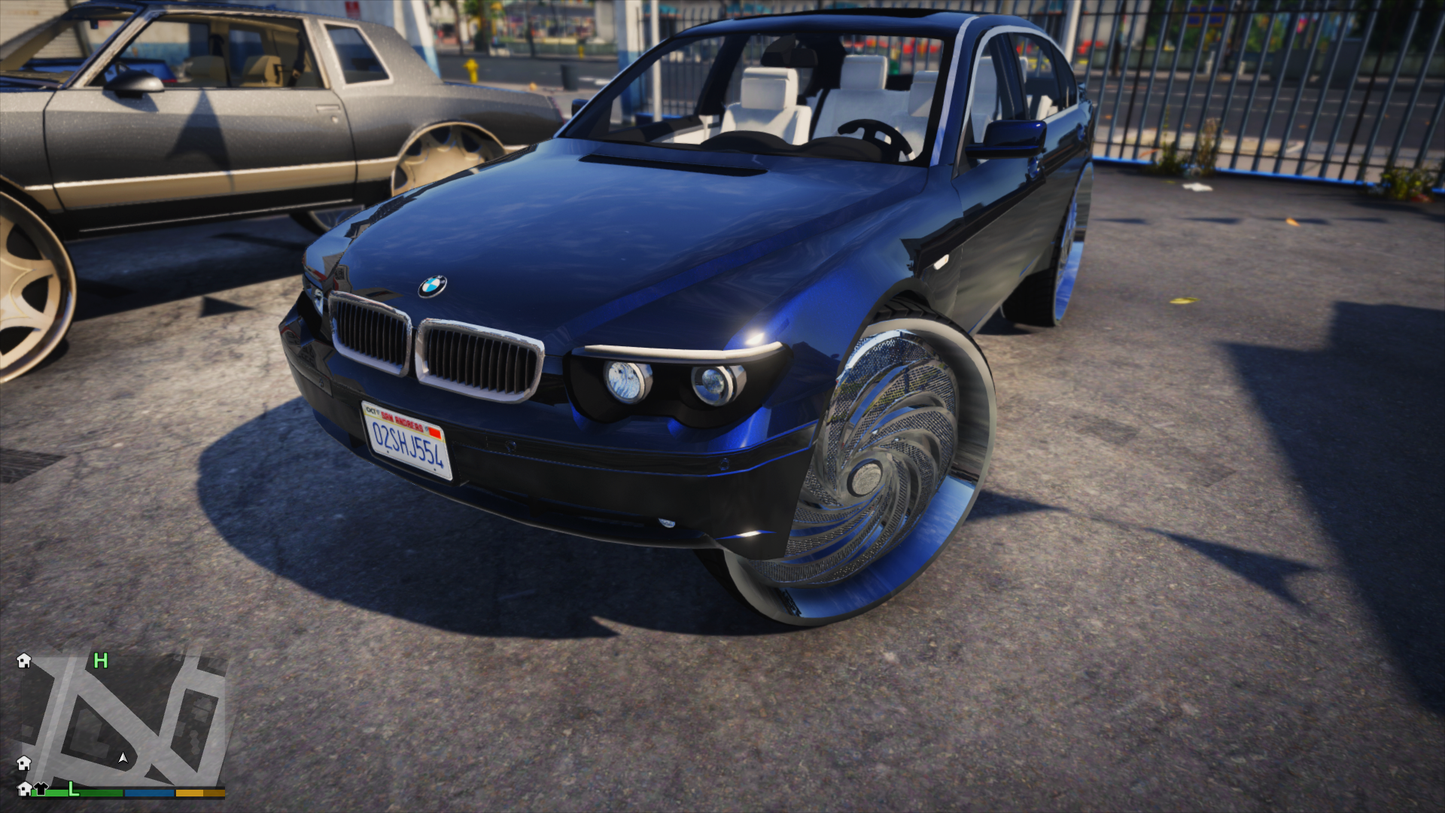1445x813 pixels.
Task: Select the green L blip on minimap
Action: [x=73, y=788]
